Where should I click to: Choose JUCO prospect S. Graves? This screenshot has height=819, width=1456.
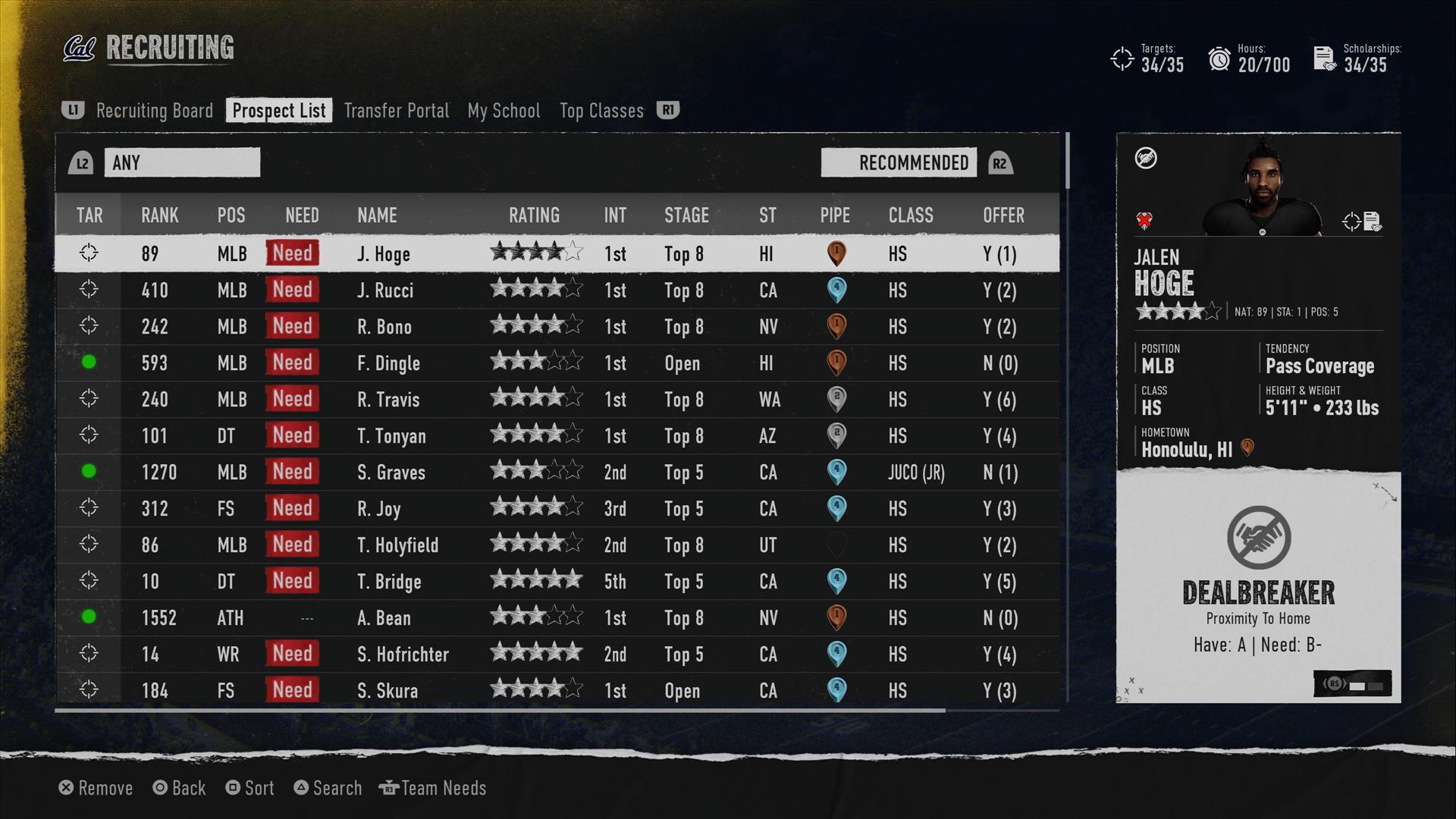[x=391, y=472]
